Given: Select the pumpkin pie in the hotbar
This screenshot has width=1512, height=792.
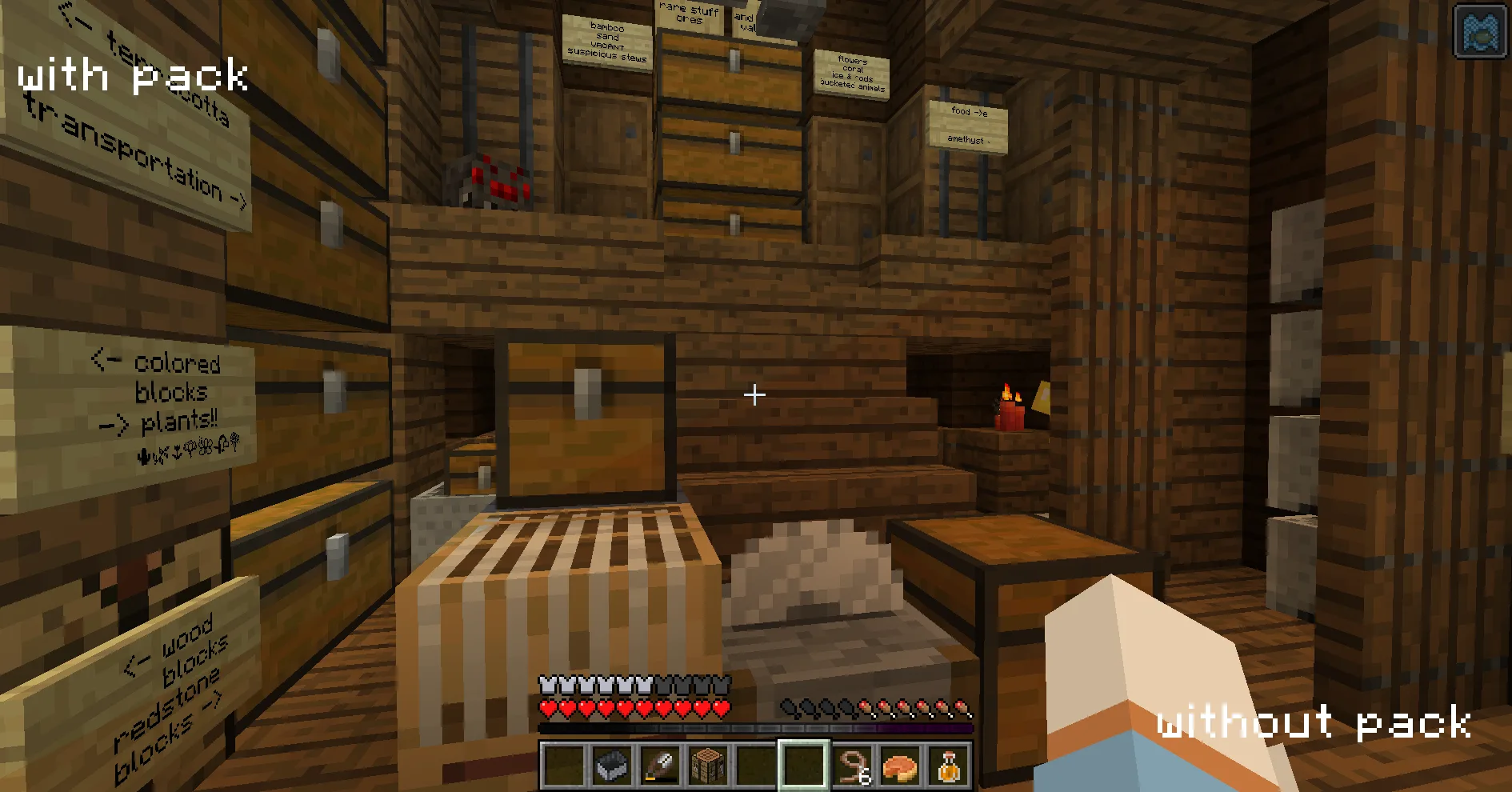Looking at the screenshot, I should click(x=900, y=768).
